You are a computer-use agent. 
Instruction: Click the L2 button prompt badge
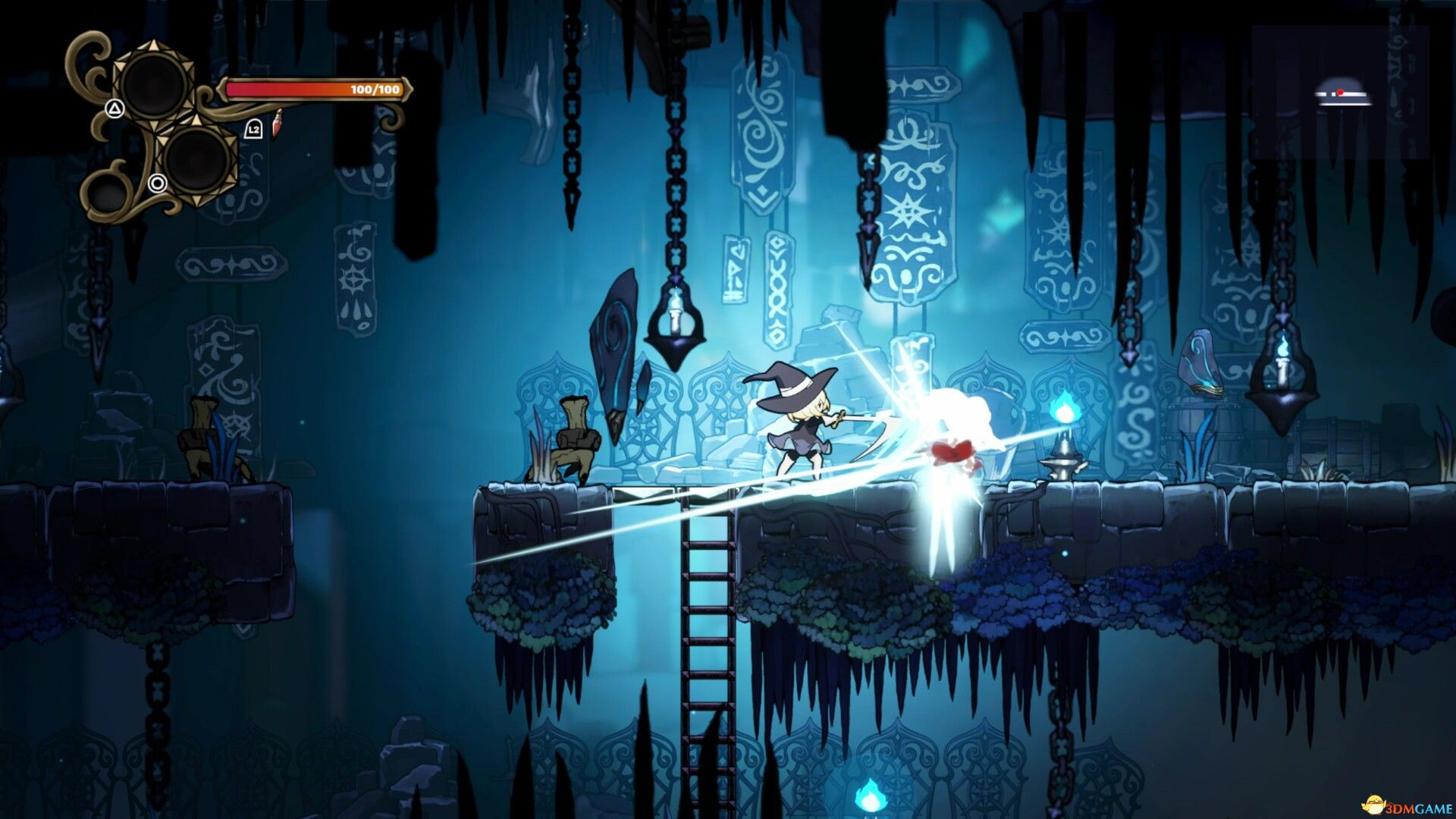tap(255, 130)
